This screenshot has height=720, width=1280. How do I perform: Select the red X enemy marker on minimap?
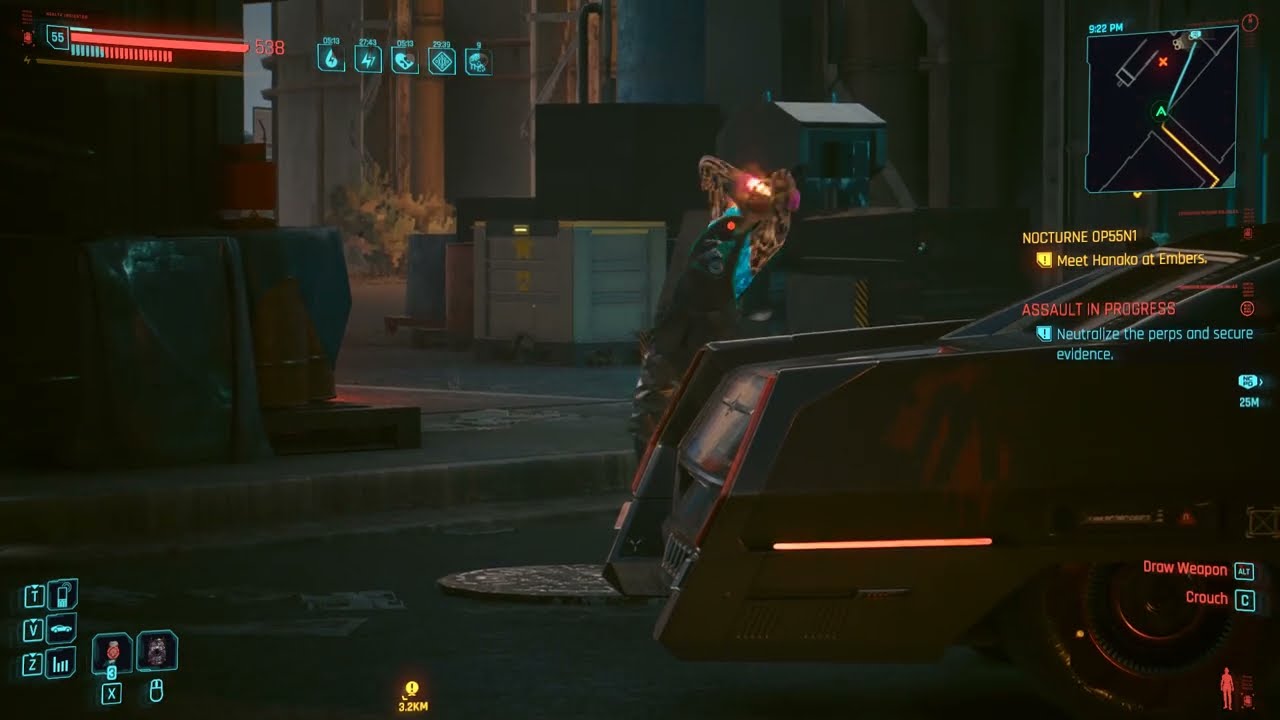point(1162,62)
